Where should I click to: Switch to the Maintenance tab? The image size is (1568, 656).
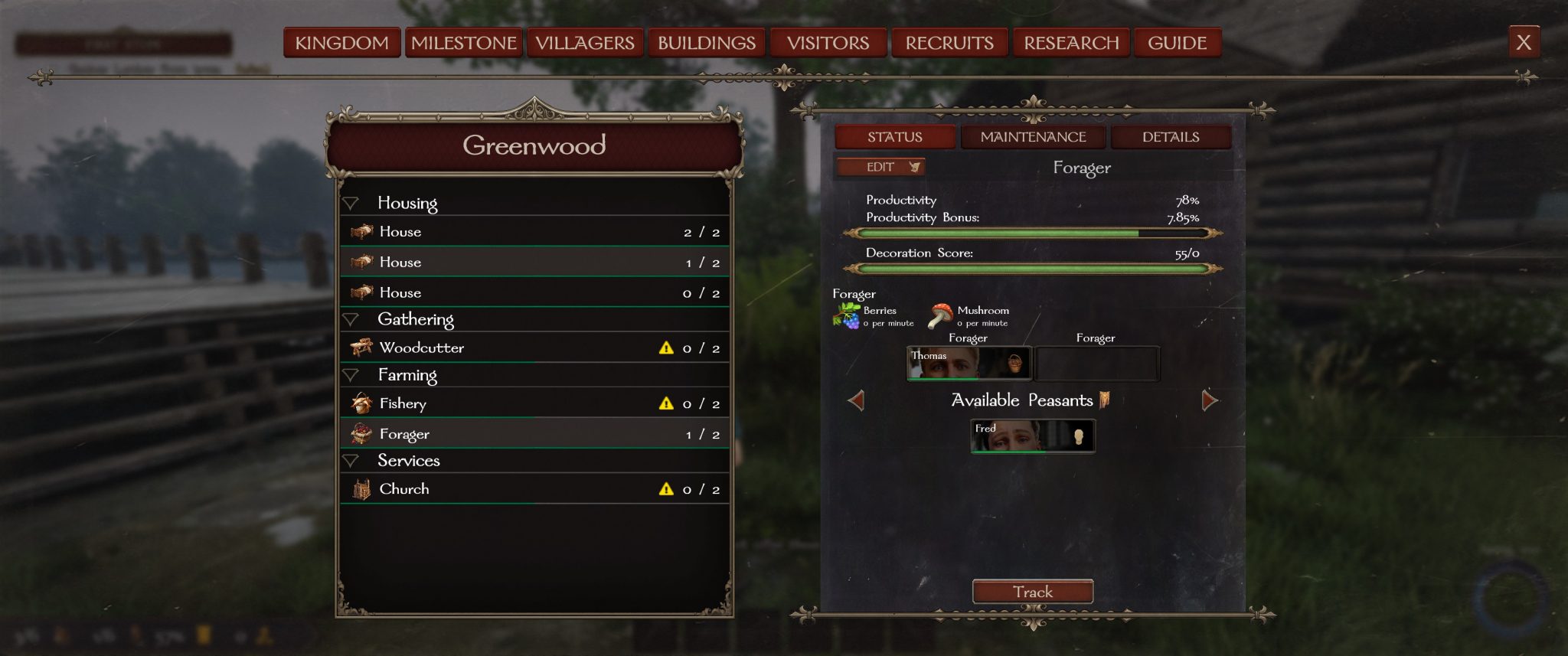(x=1033, y=137)
